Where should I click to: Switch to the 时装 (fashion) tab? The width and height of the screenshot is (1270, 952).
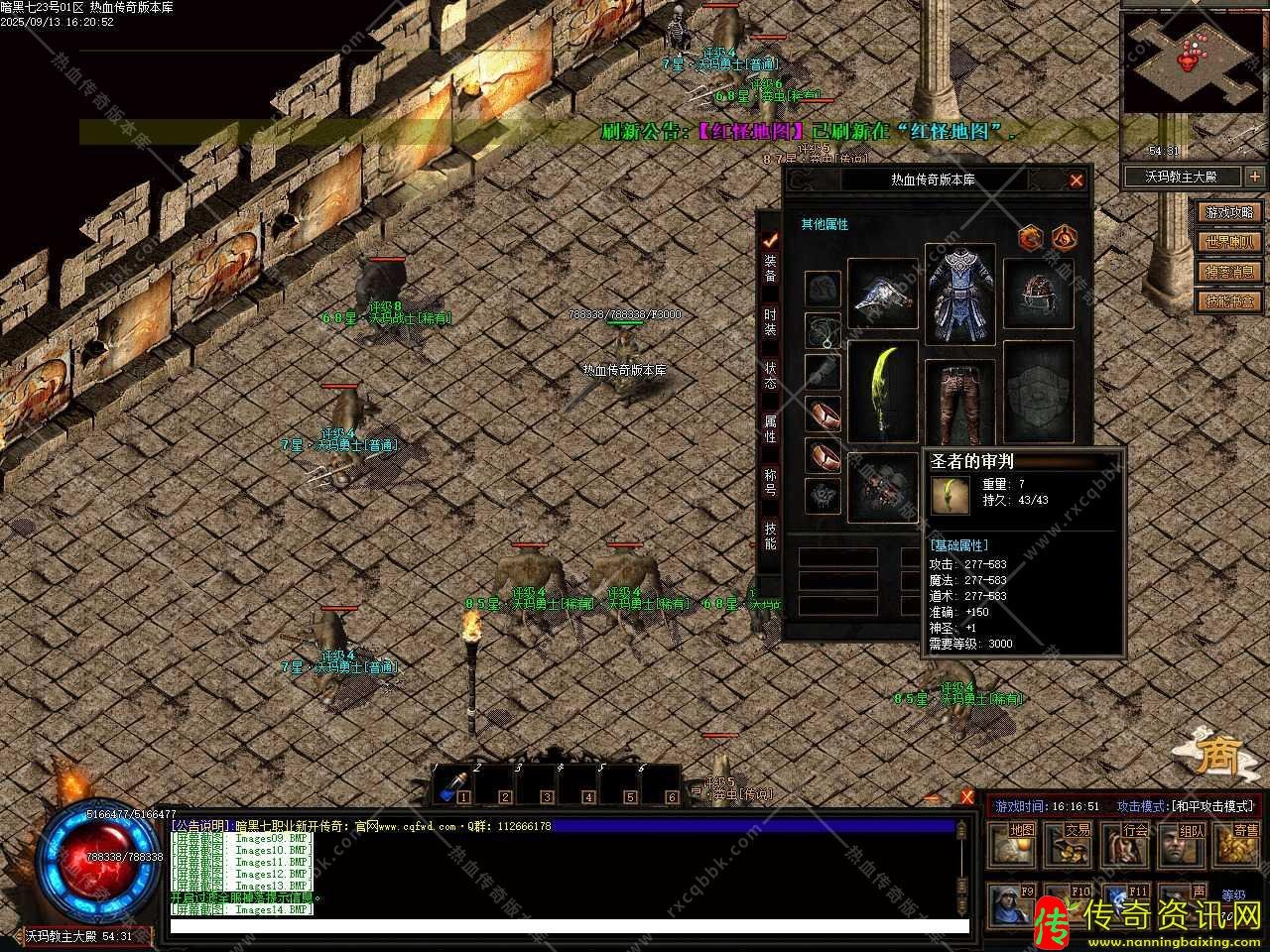(770, 321)
